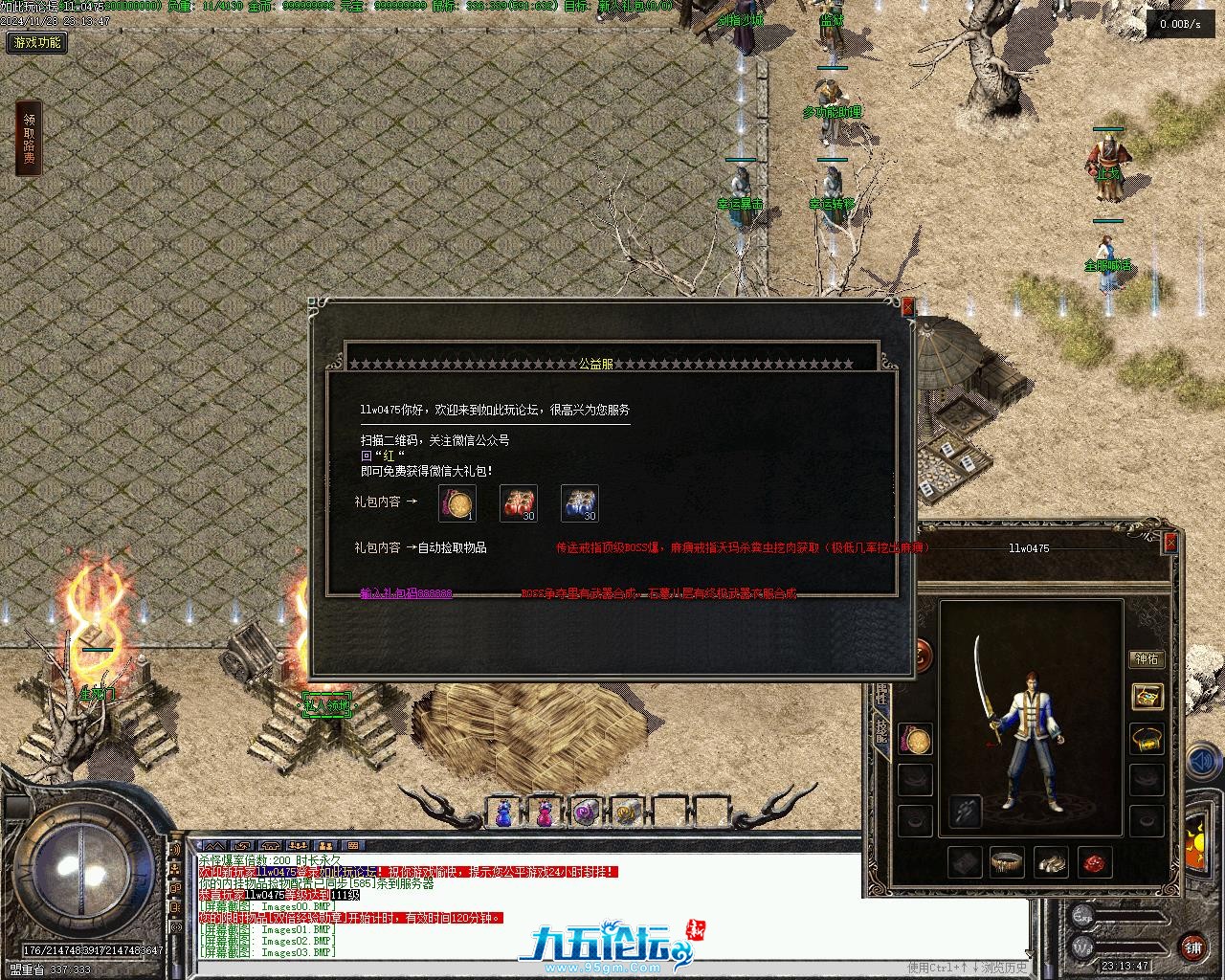
Task: Select the gold medal gift item
Action: point(457,503)
